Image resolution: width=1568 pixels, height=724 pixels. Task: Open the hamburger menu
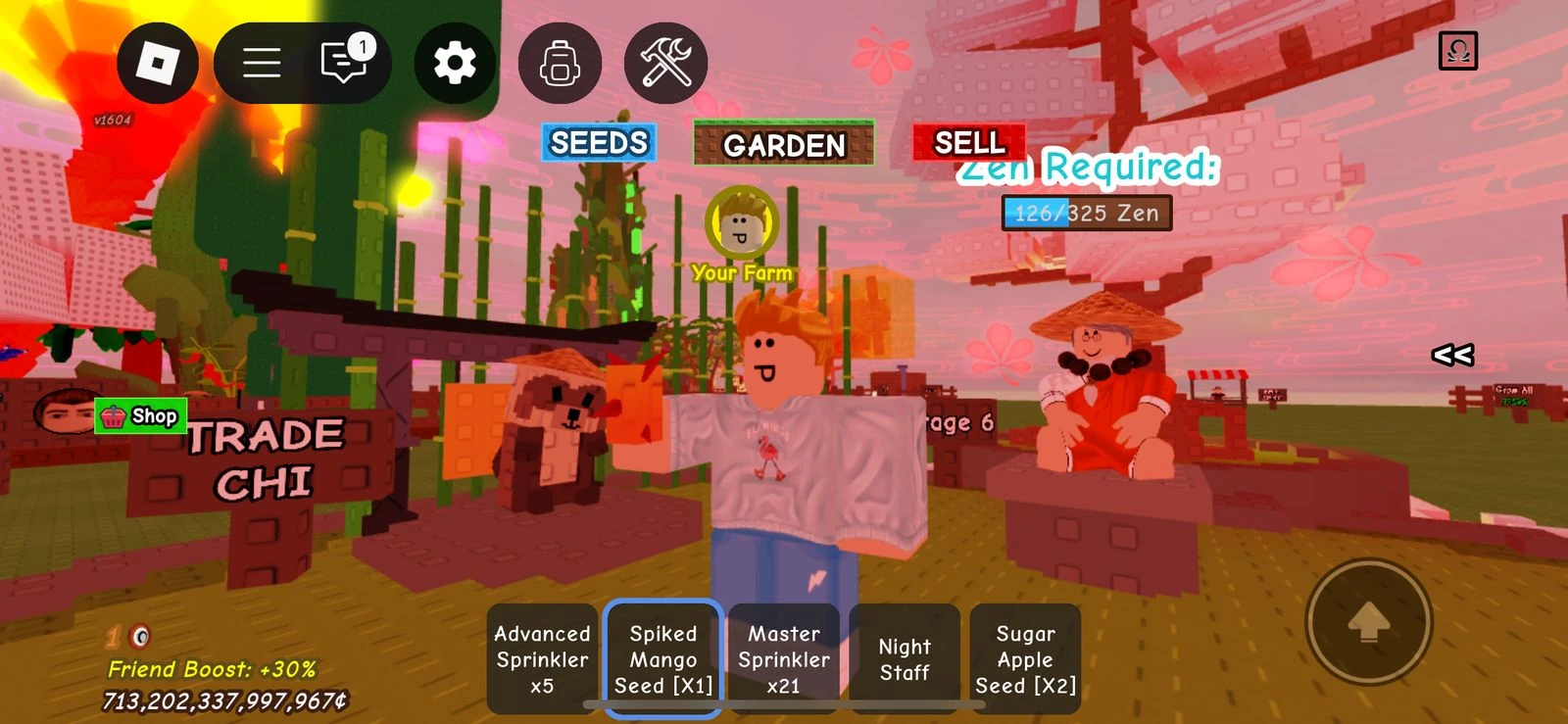tap(259, 63)
